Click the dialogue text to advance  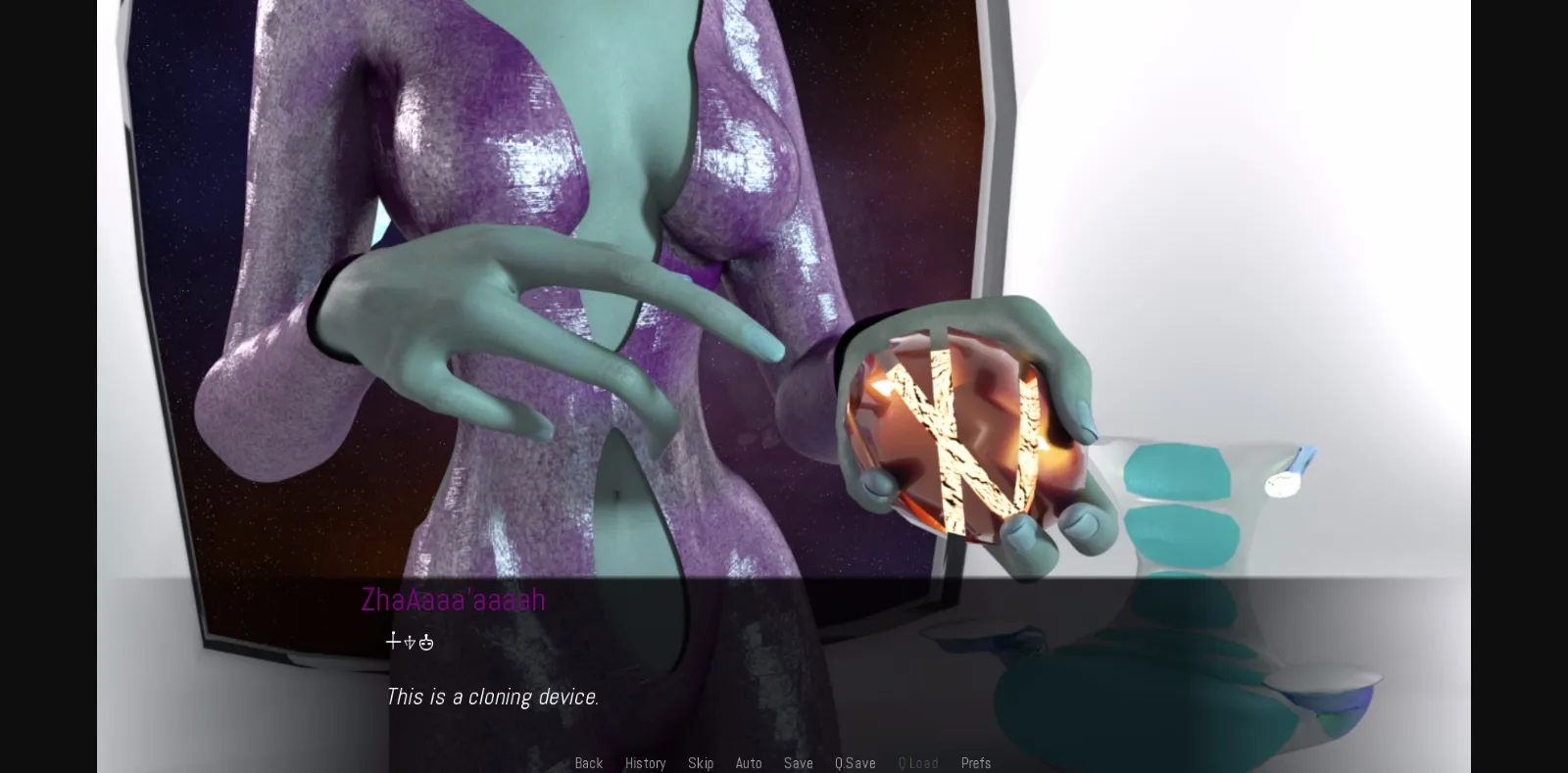tap(493, 696)
